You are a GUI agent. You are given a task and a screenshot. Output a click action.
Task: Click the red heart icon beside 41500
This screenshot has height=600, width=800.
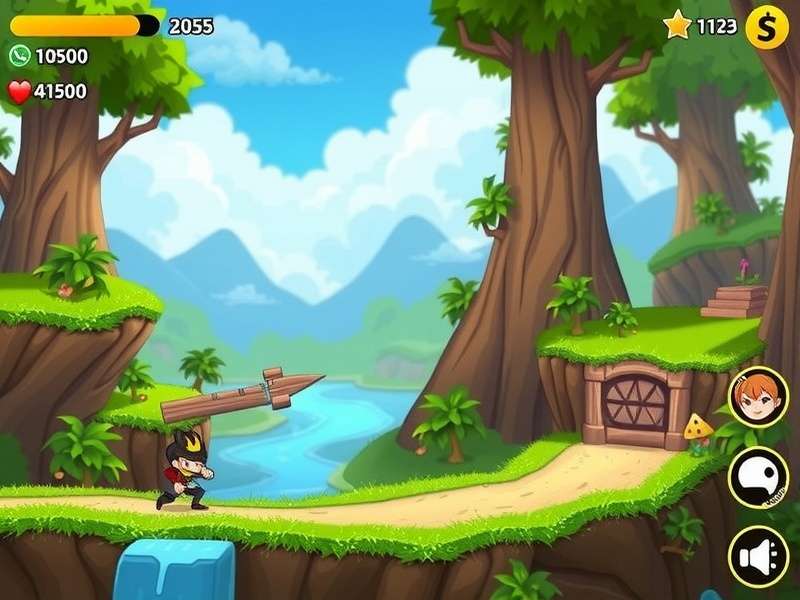tap(19, 92)
